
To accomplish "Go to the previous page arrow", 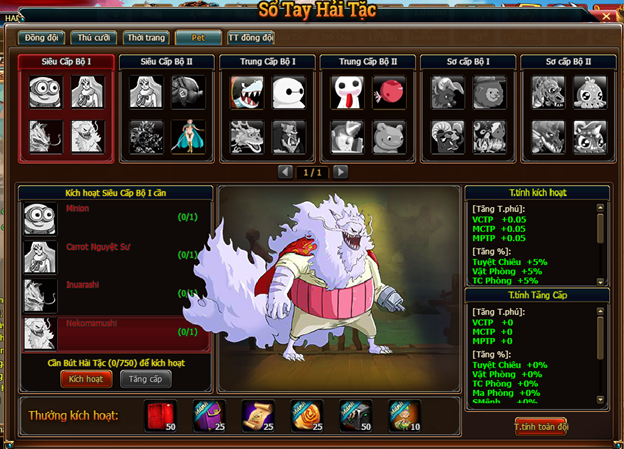I will (285, 172).
